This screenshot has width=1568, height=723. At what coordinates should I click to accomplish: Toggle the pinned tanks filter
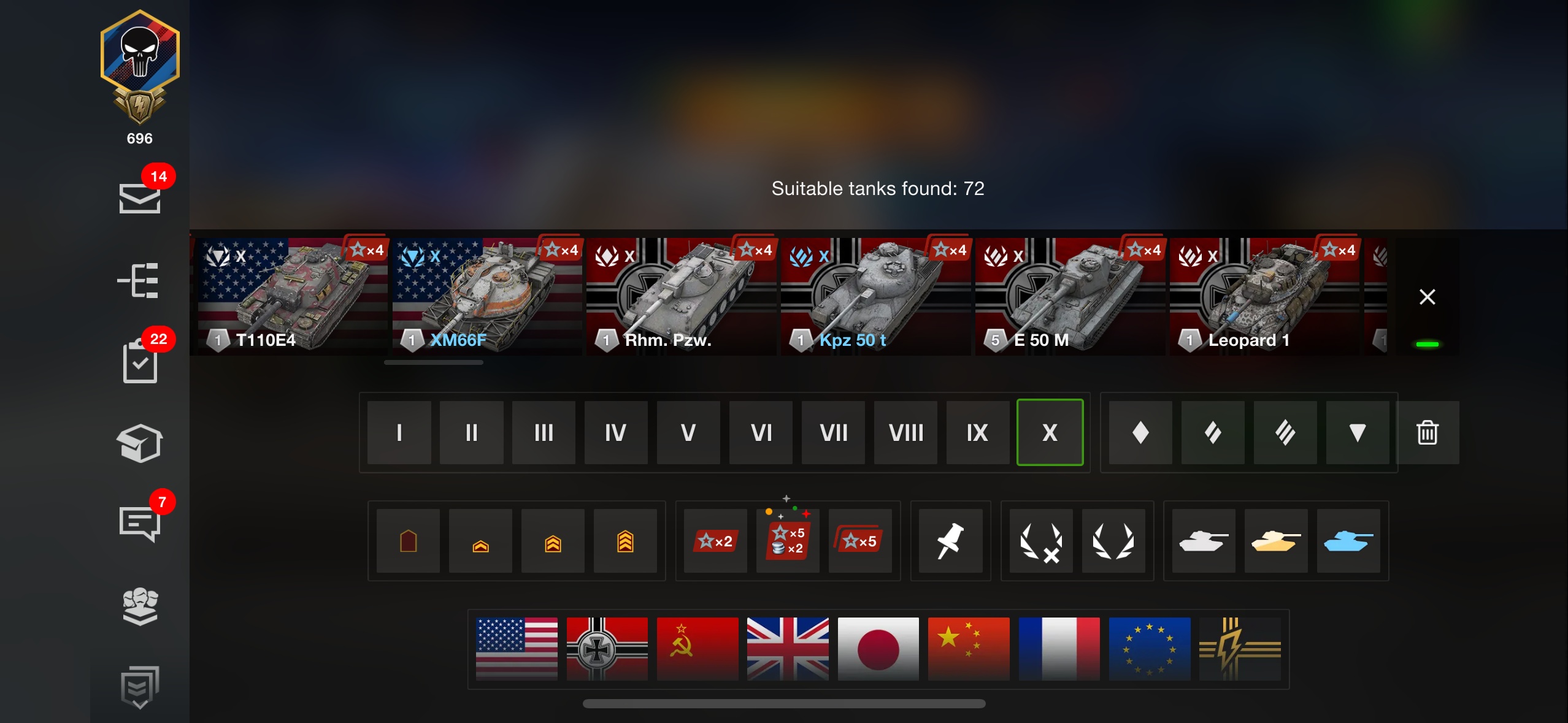coord(950,541)
